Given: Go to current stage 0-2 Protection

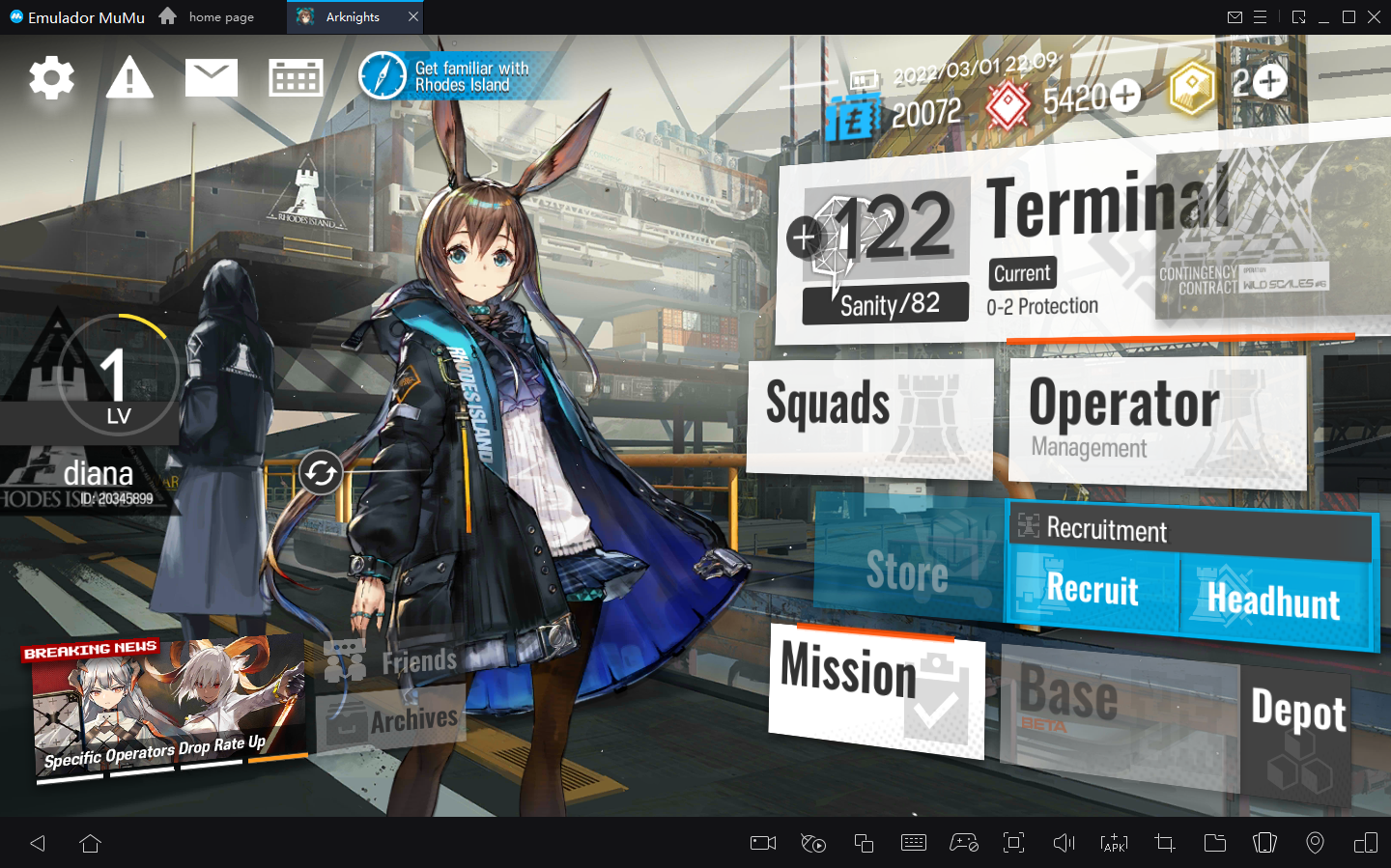Looking at the screenshot, I should [x=1041, y=306].
